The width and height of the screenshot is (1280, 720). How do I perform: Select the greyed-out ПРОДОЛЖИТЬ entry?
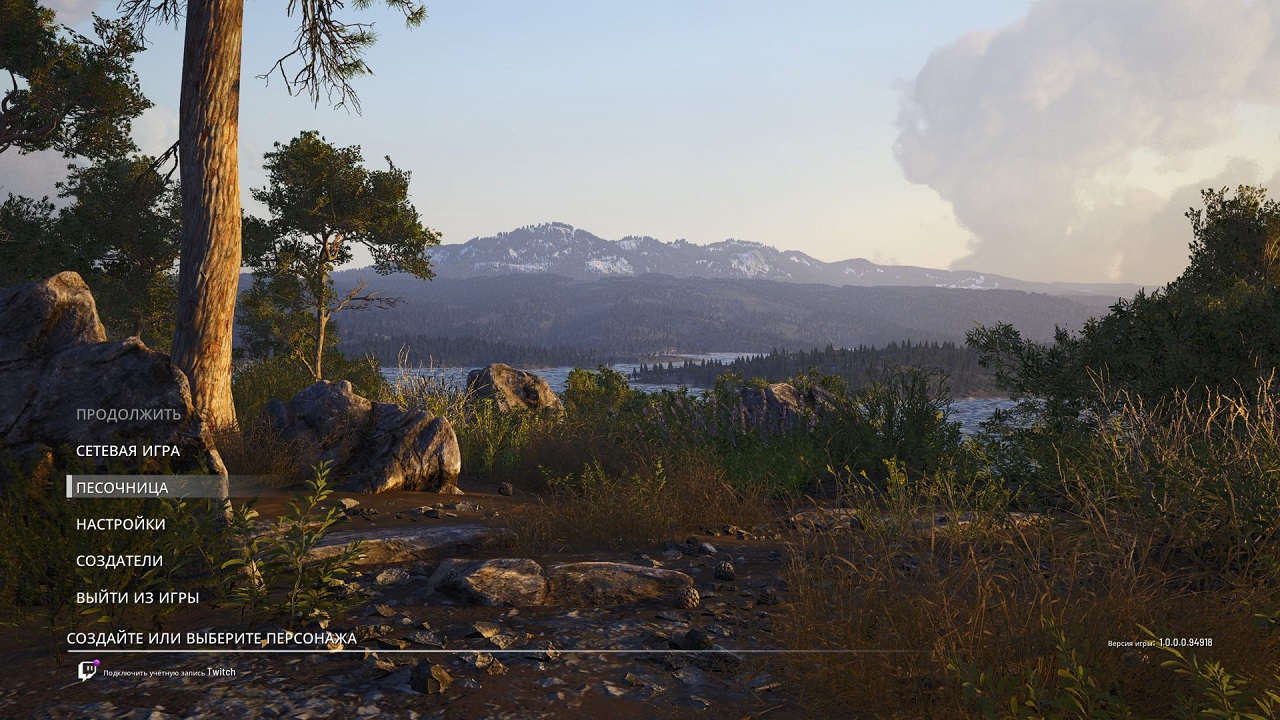pos(128,414)
